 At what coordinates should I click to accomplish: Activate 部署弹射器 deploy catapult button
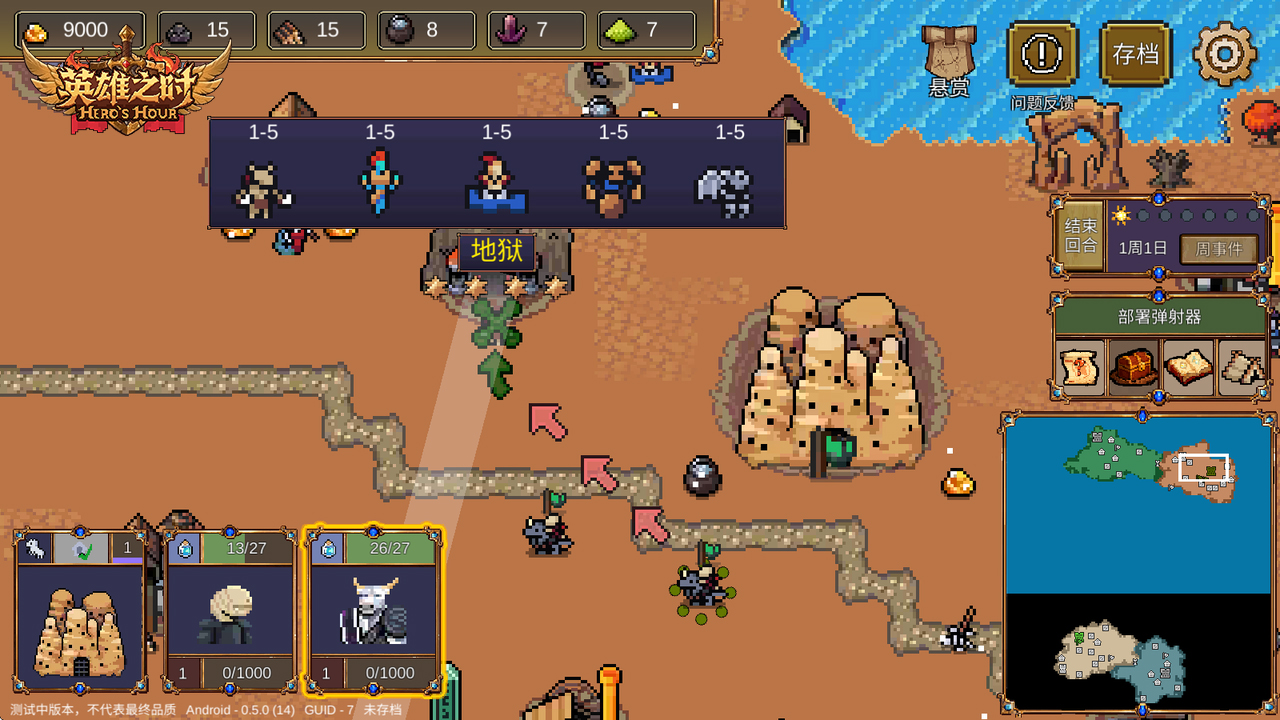tap(1160, 317)
